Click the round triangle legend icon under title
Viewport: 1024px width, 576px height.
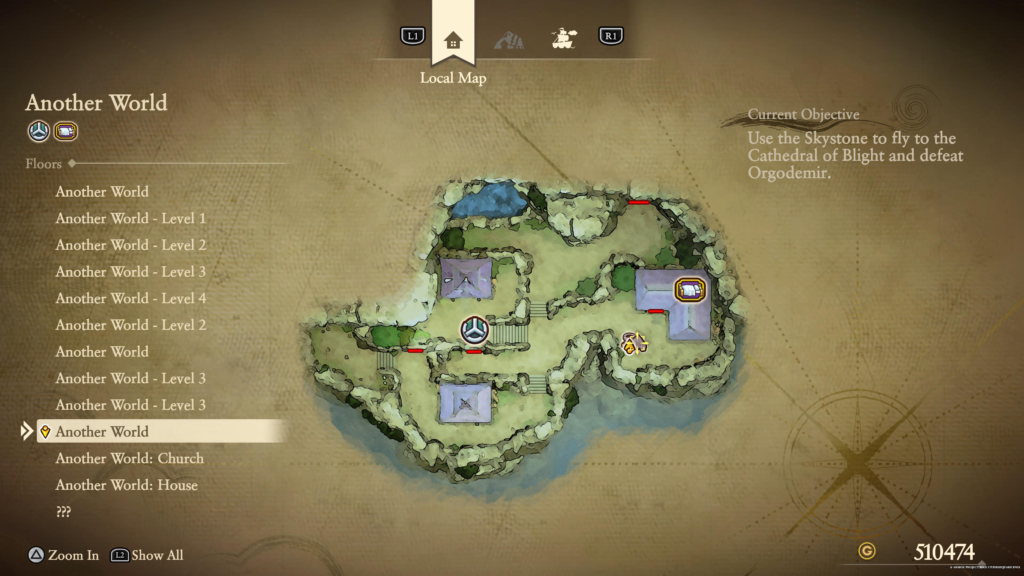(38, 131)
